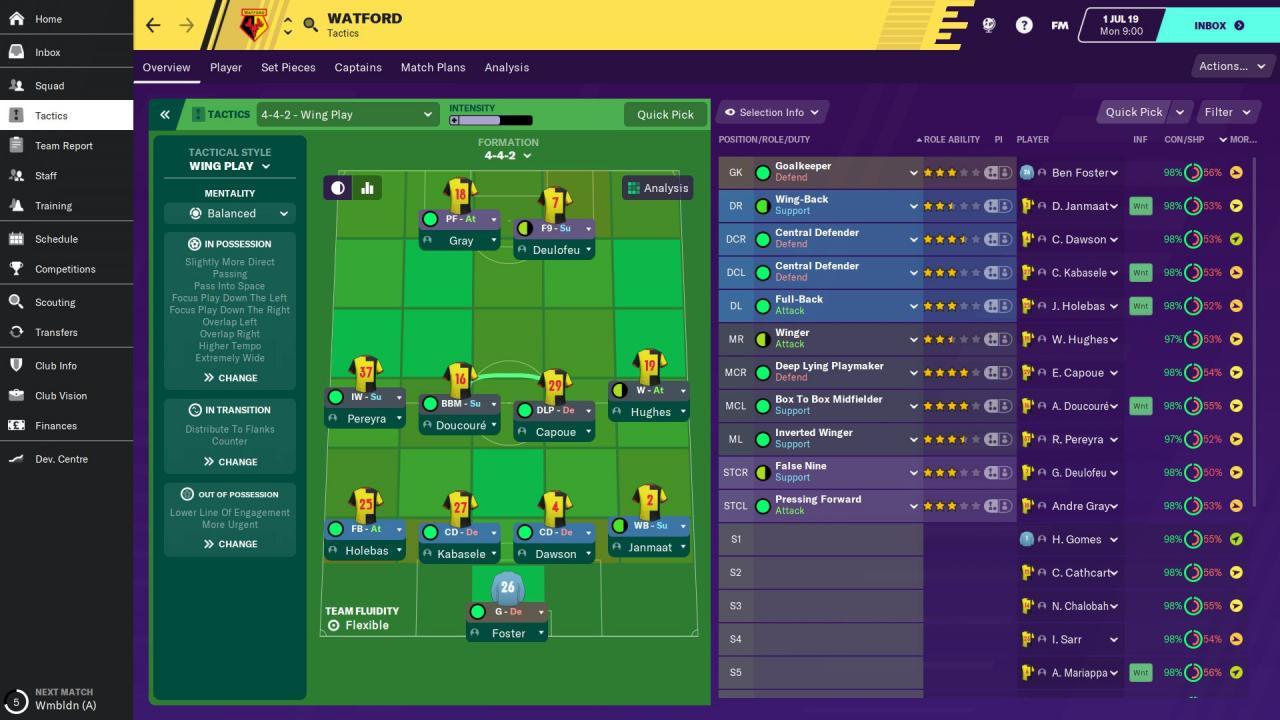
Task: Select the Analysis button on the pitch
Action: point(657,188)
